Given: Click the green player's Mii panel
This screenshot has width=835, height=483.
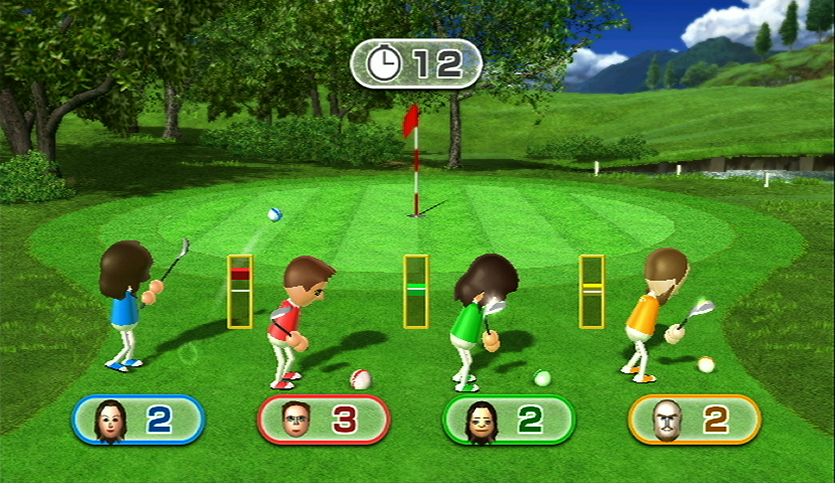Looking at the screenshot, I should (x=509, y=419).
